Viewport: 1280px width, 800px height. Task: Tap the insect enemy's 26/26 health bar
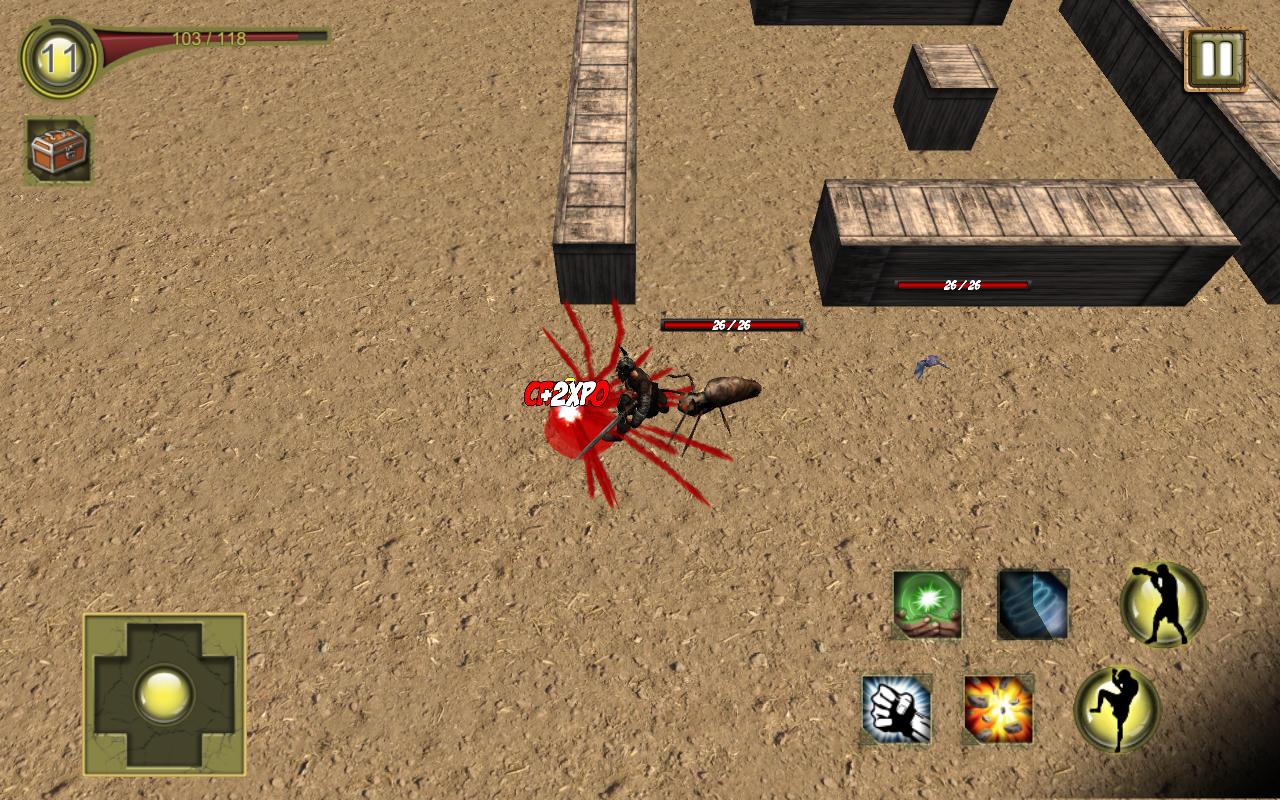(730, 325)
